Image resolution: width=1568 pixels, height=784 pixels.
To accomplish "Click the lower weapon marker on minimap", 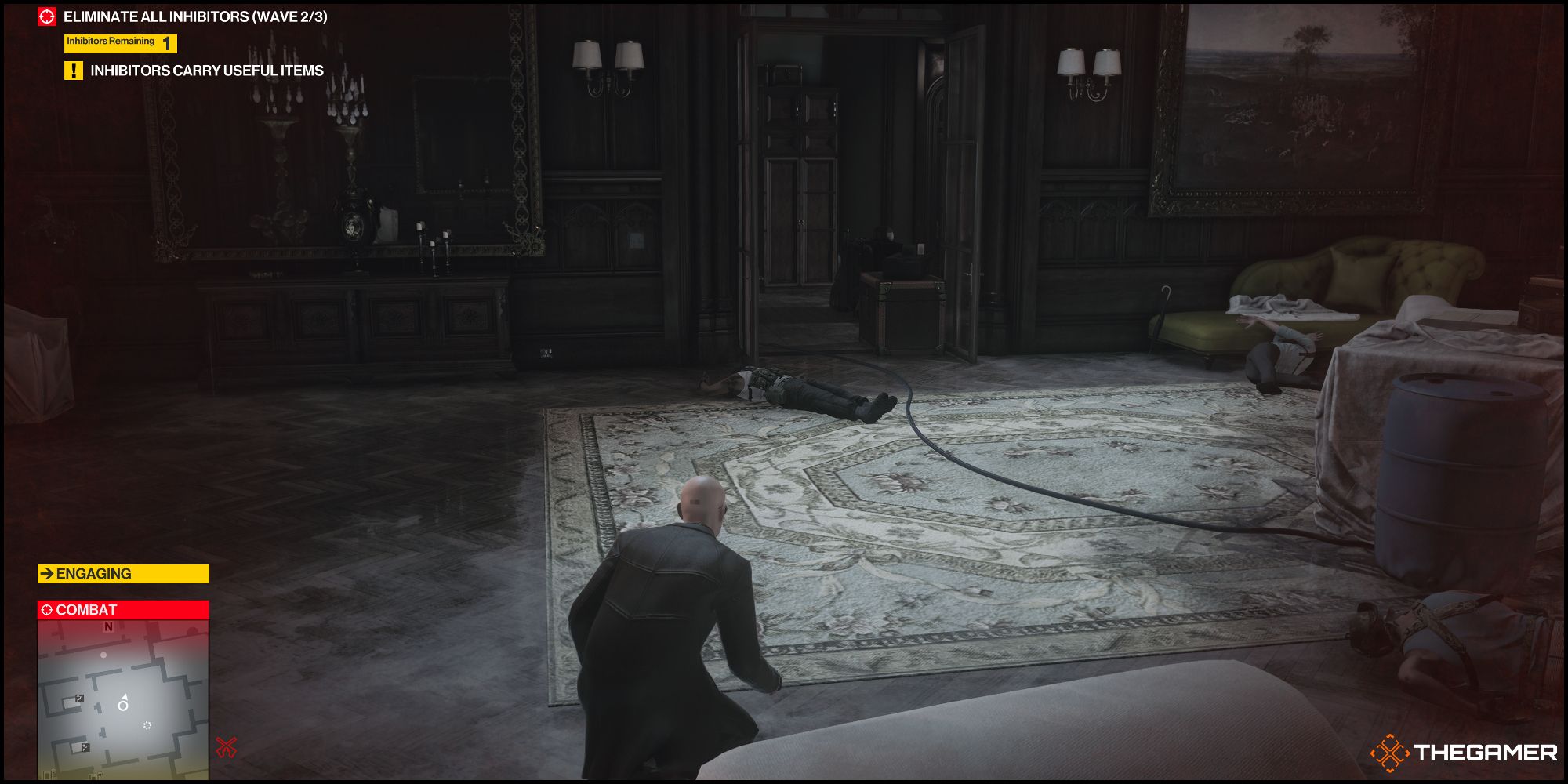I will [x=85, y=747].
